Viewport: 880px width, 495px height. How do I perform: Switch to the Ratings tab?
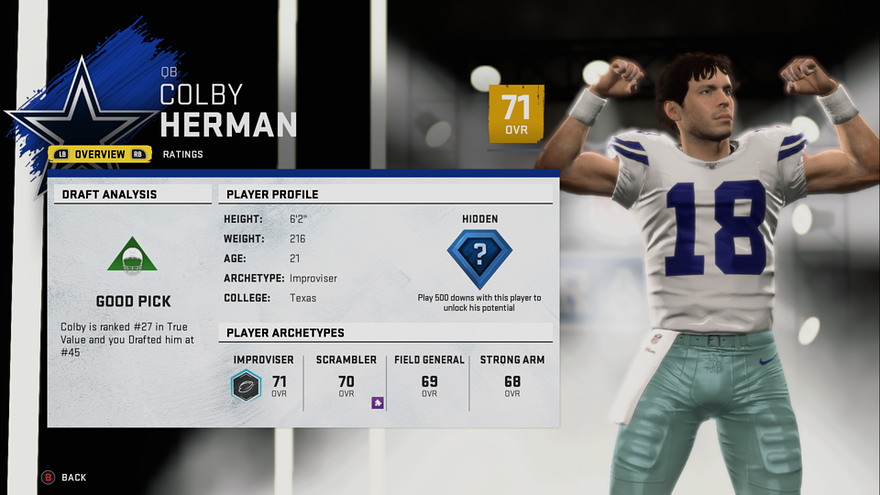(x=183, y=154)
